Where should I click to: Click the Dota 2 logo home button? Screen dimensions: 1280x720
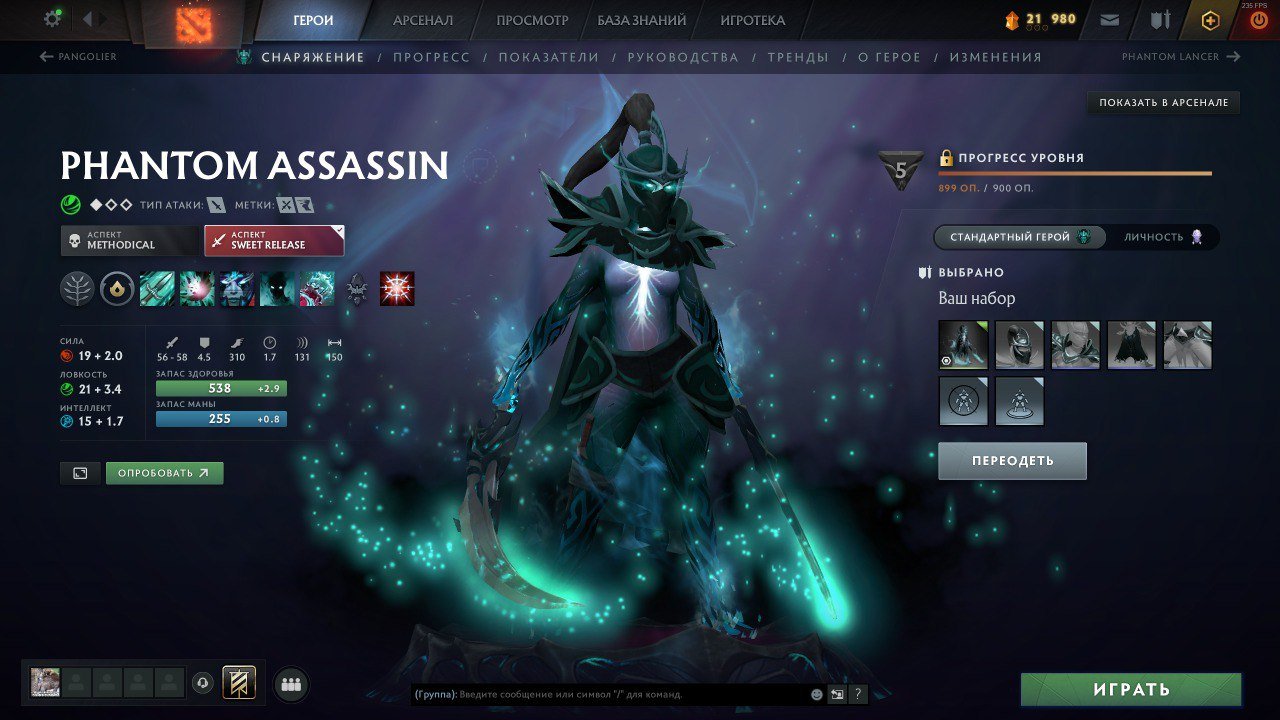tap(195, 22)
